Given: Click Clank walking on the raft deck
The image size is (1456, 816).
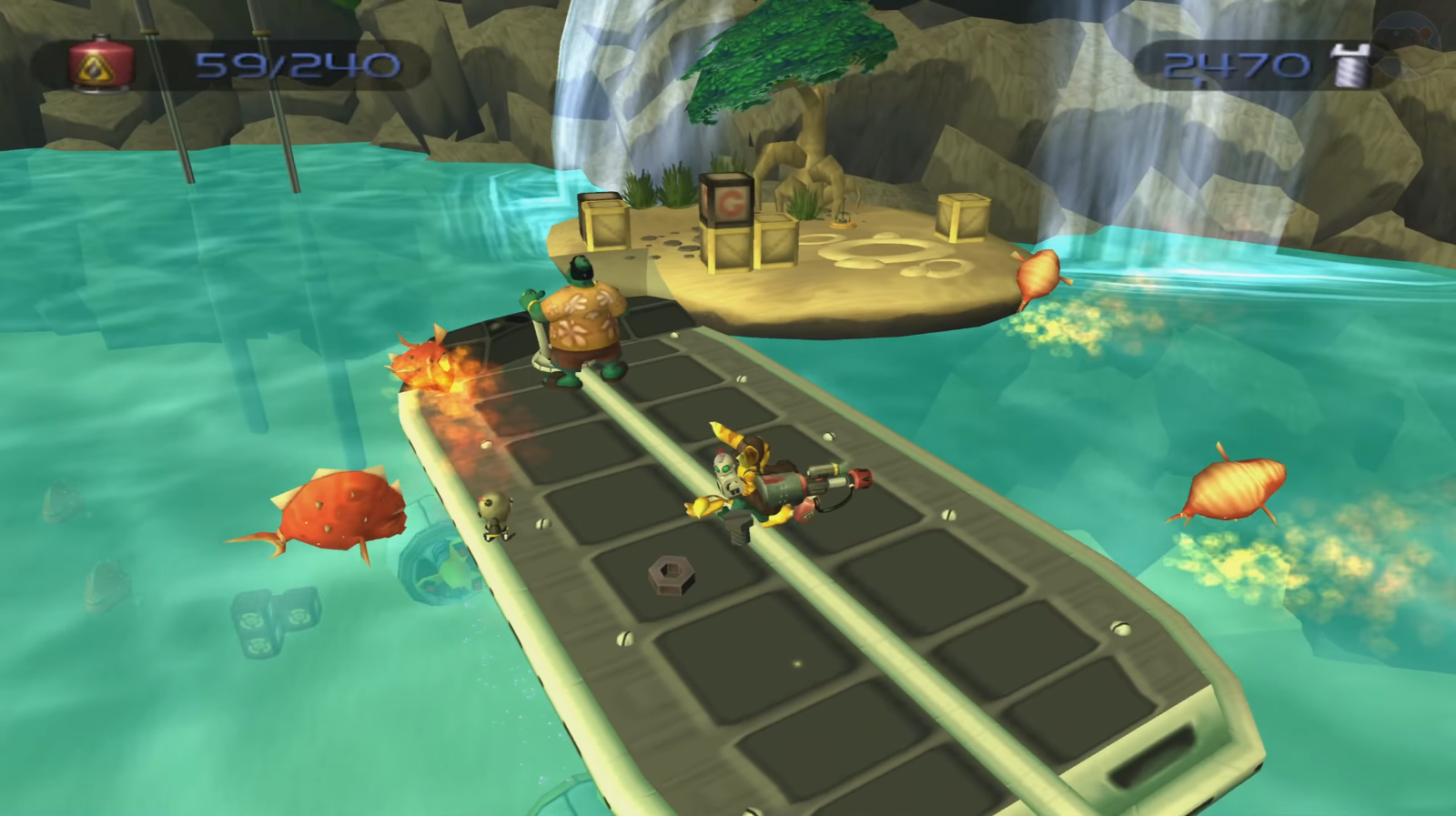Looking at the screenshot, I should (492, 514).
